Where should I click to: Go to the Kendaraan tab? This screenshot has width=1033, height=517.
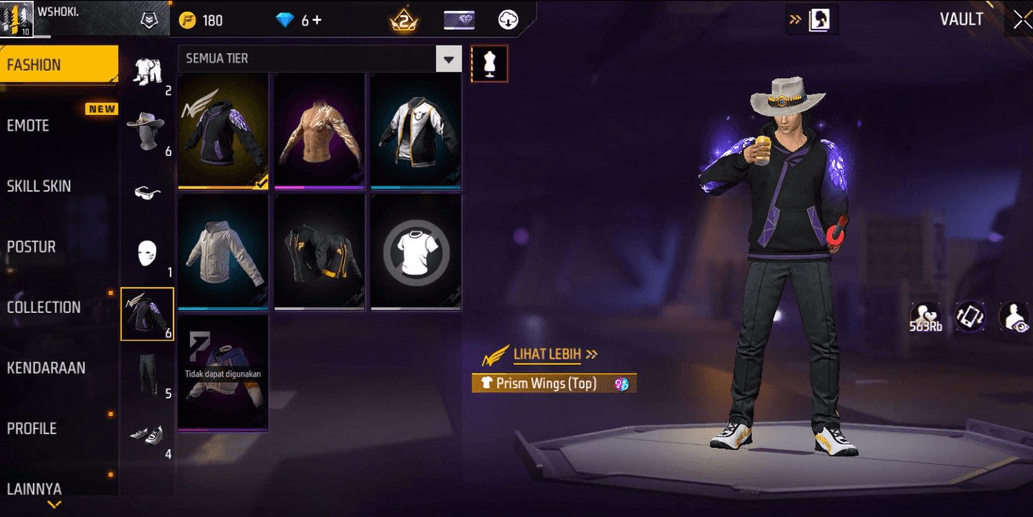pos(46,368)
